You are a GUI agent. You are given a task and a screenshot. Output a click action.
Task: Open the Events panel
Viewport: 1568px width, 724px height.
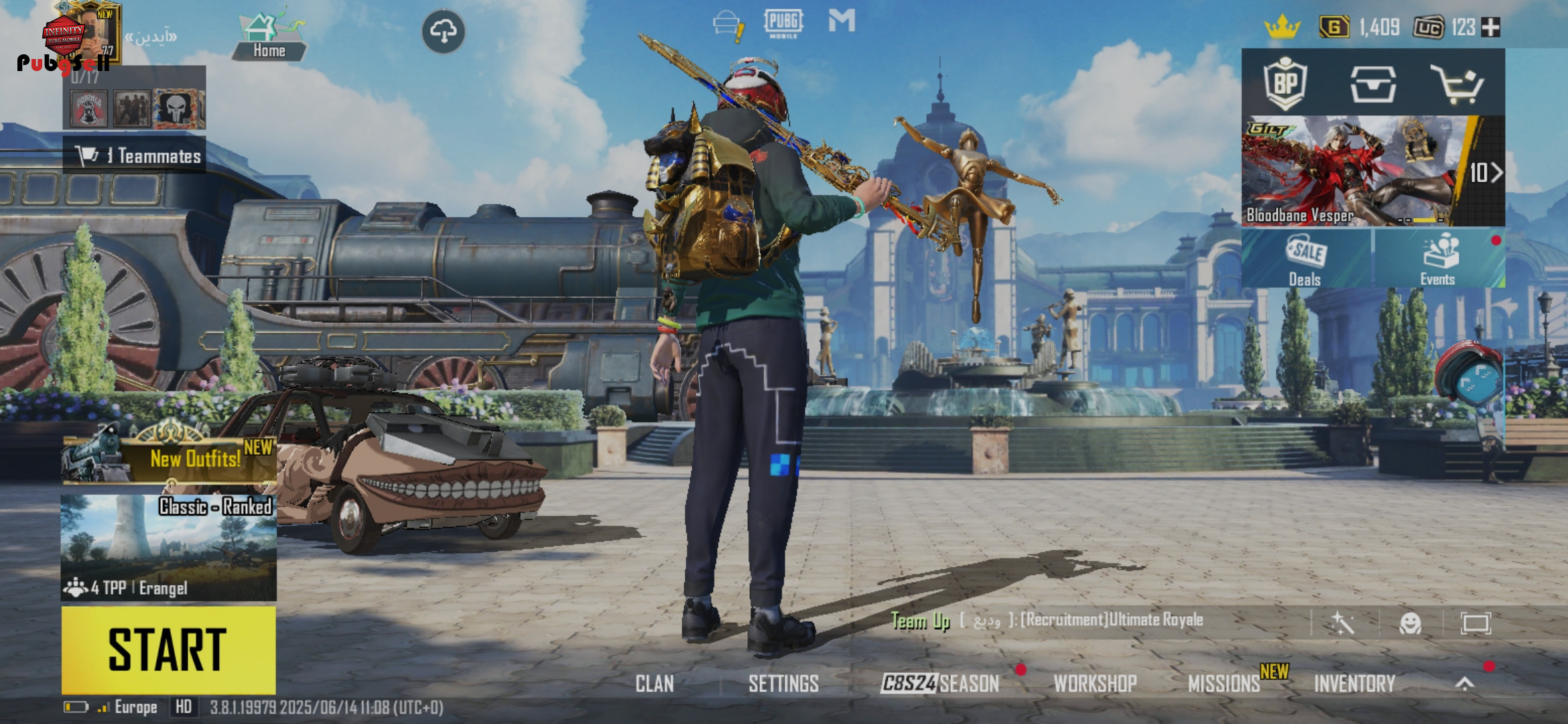[x=1438, y=259]
